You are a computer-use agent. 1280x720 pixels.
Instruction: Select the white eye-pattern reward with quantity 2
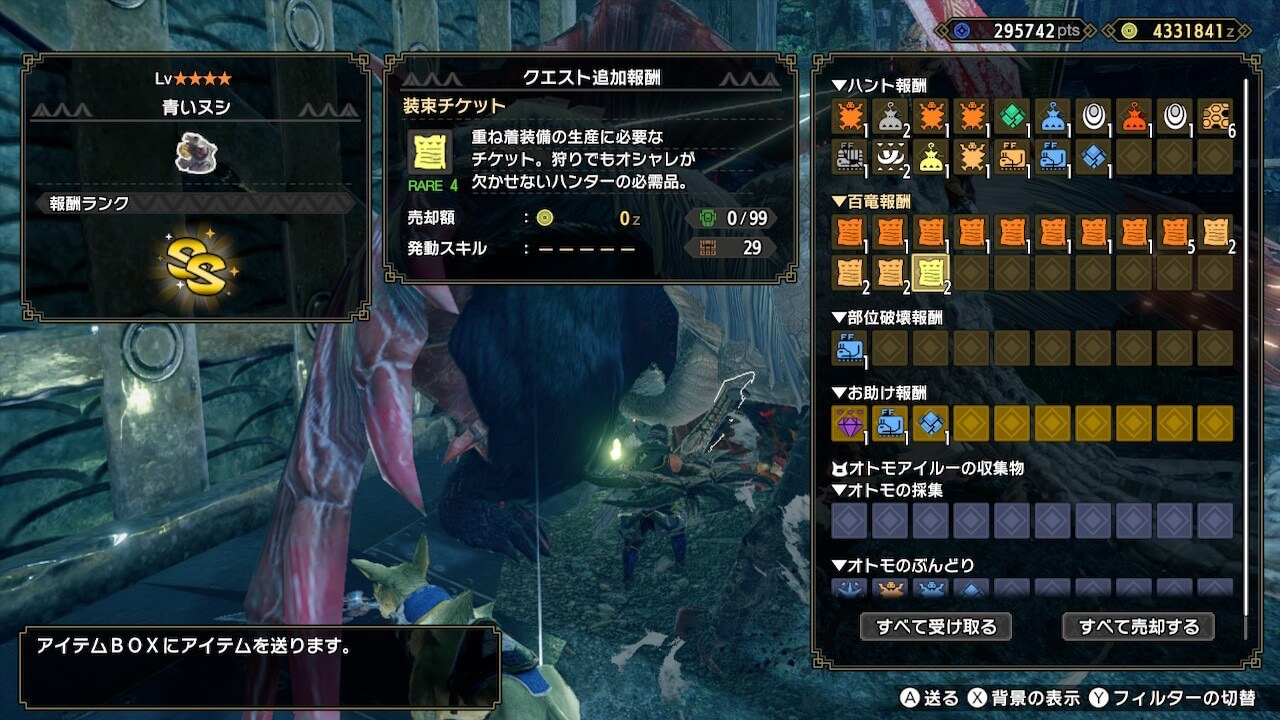[890, 156]
